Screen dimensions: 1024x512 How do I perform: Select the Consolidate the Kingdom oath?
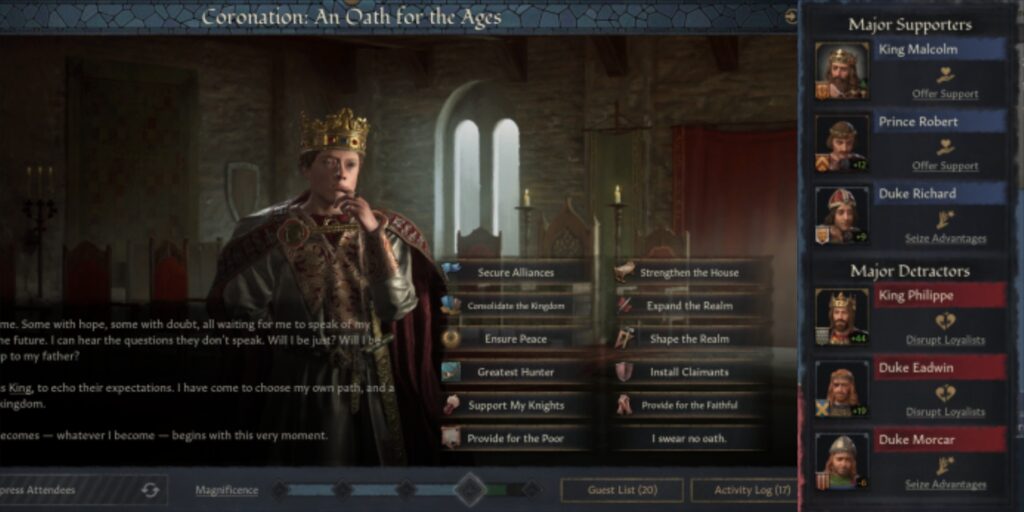click(515, 305)
